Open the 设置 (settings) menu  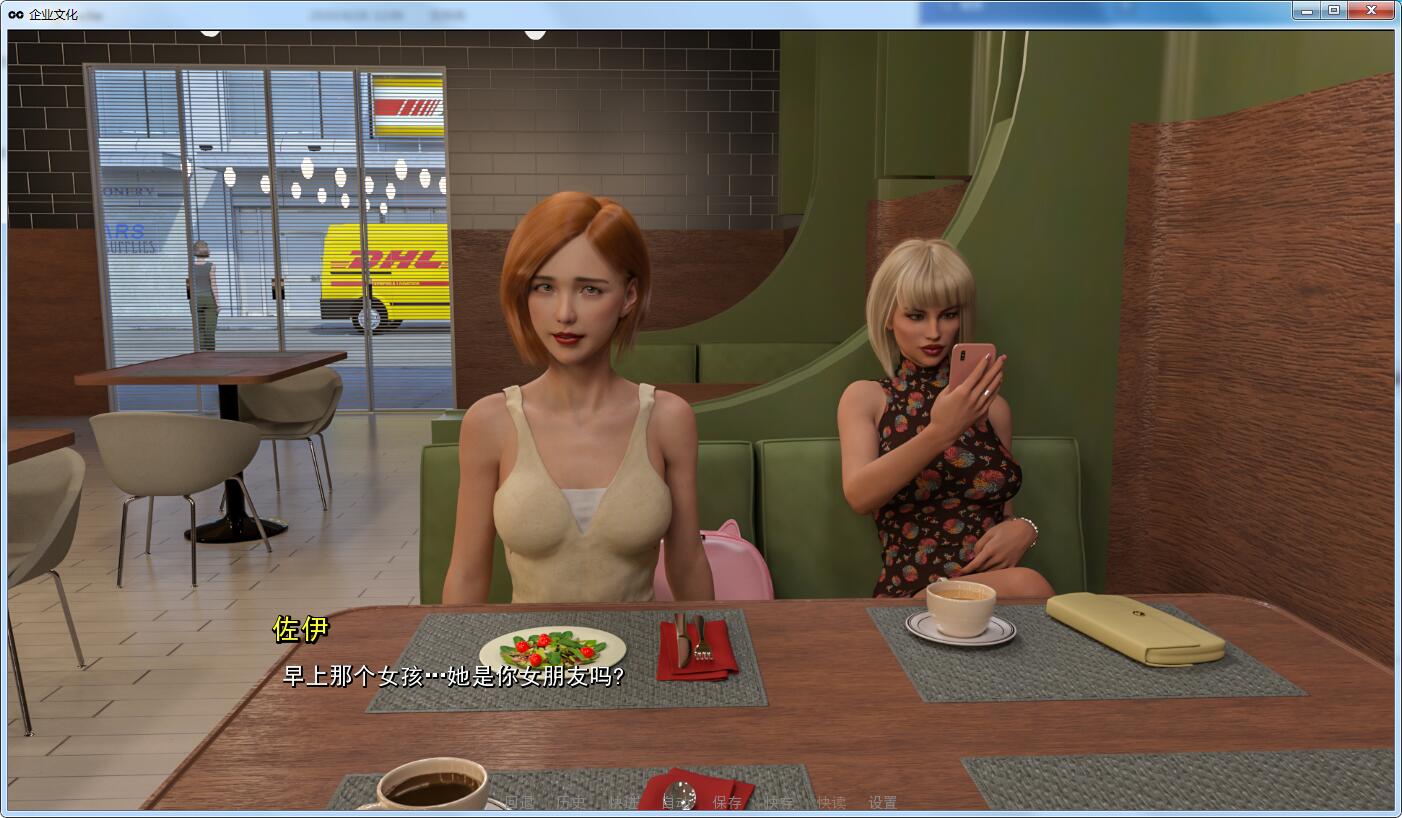coord(883,802)
